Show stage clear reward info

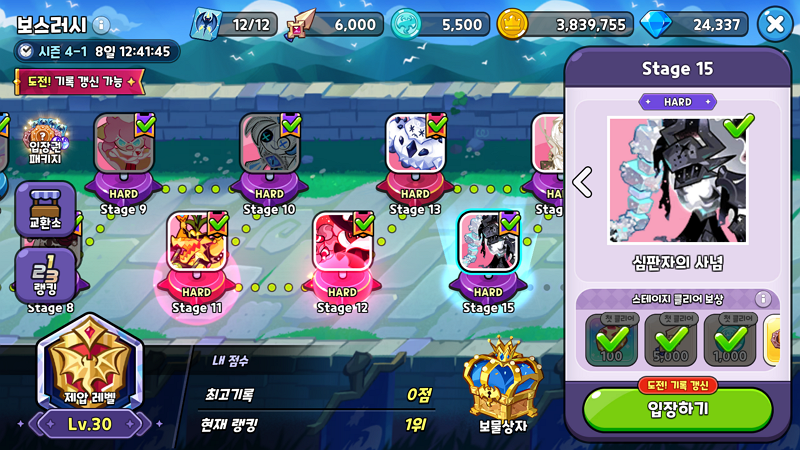(762, 299)
